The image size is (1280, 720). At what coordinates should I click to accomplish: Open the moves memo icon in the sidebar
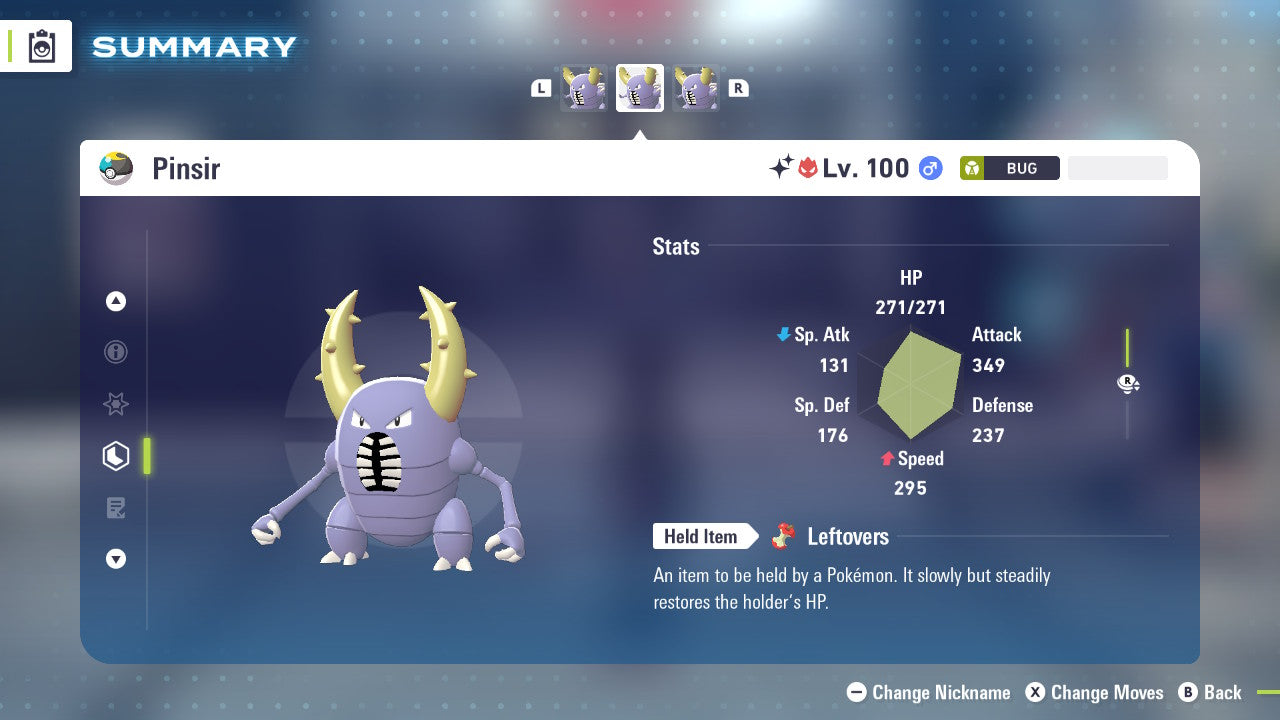tap(116, 507)
